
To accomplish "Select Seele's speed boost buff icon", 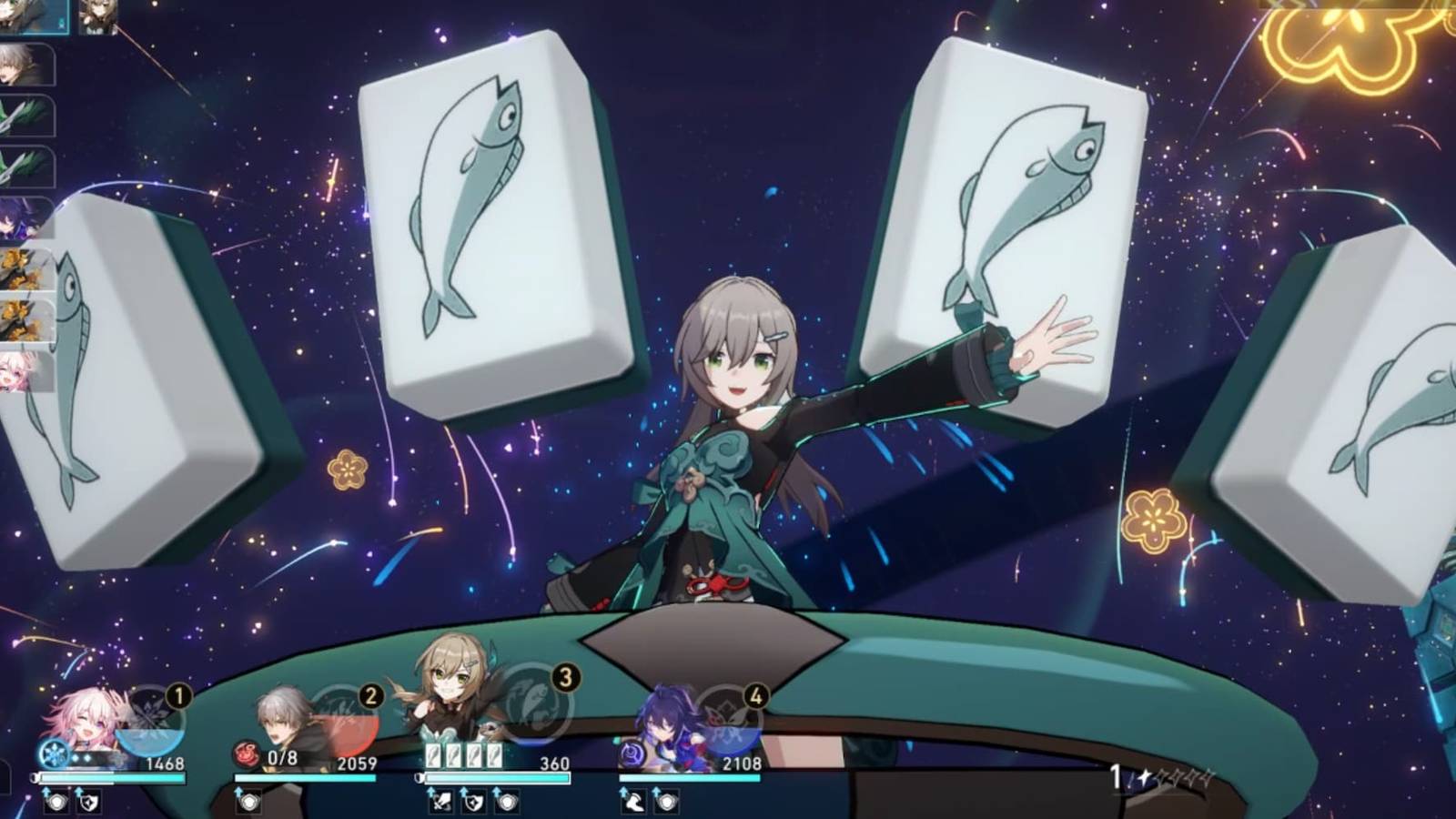I will click(x=633, y=803).
